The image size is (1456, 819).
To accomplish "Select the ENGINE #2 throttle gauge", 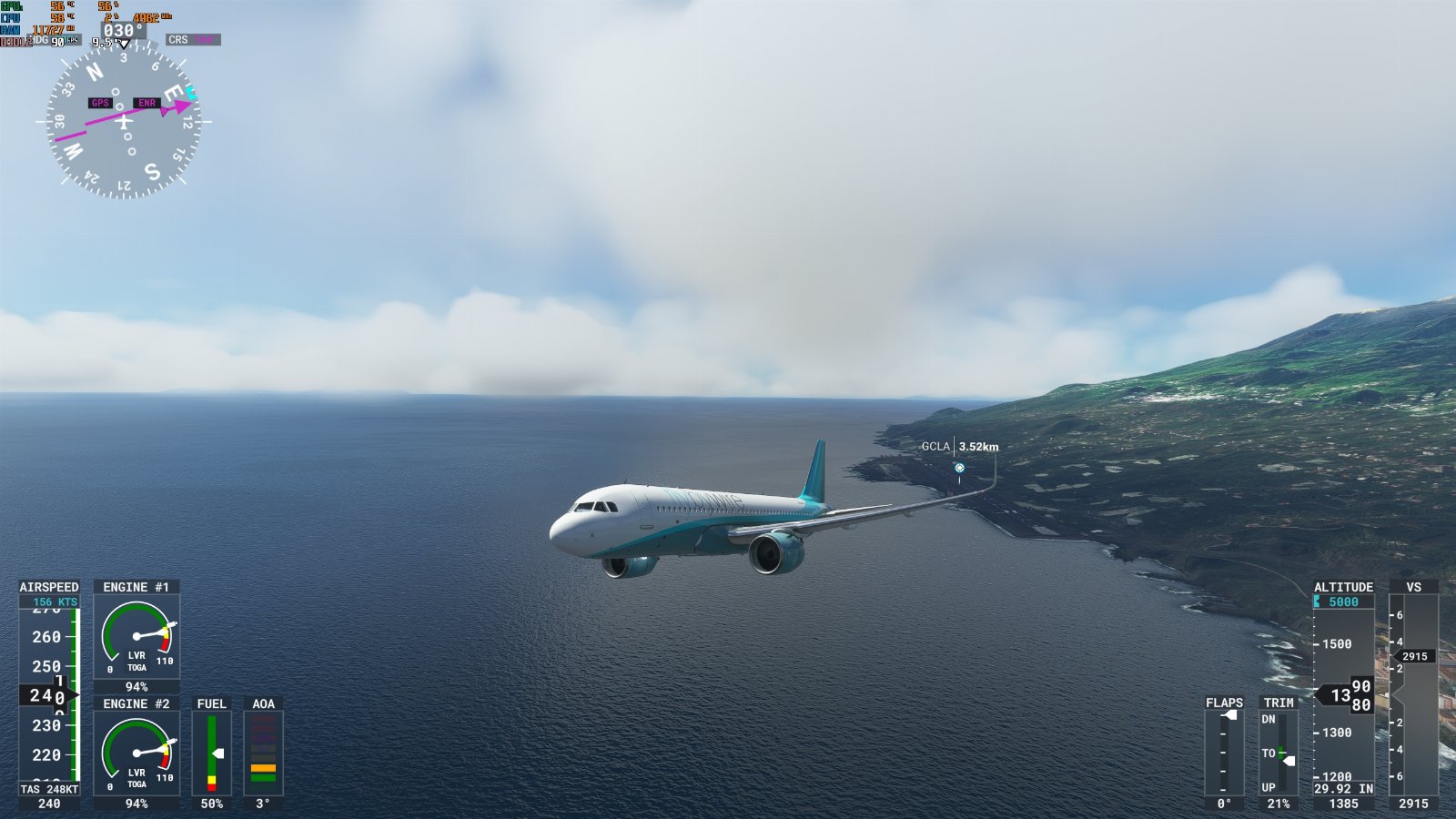I will coord(136,753).
